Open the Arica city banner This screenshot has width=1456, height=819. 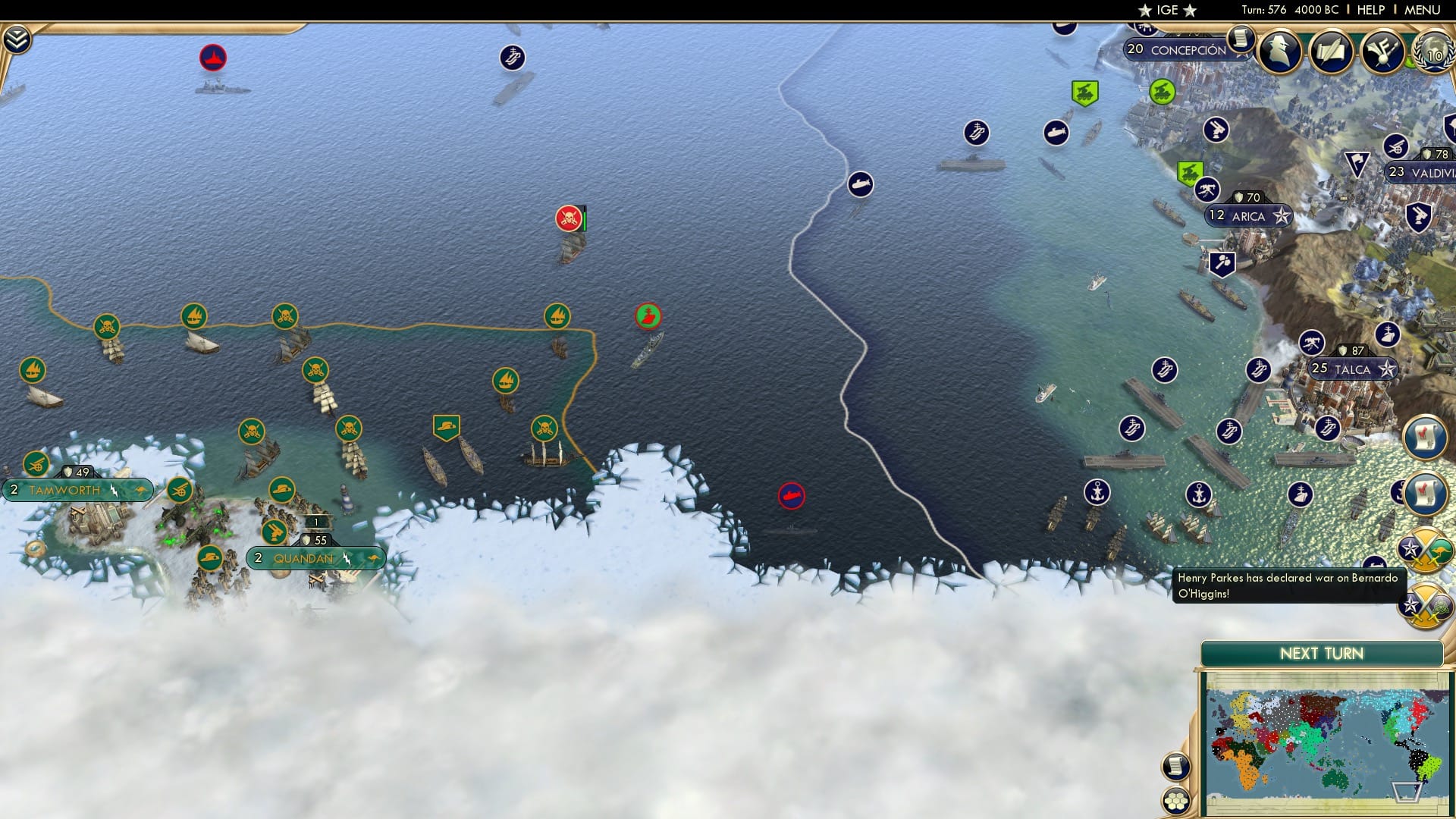click(x=1247, y=216)
